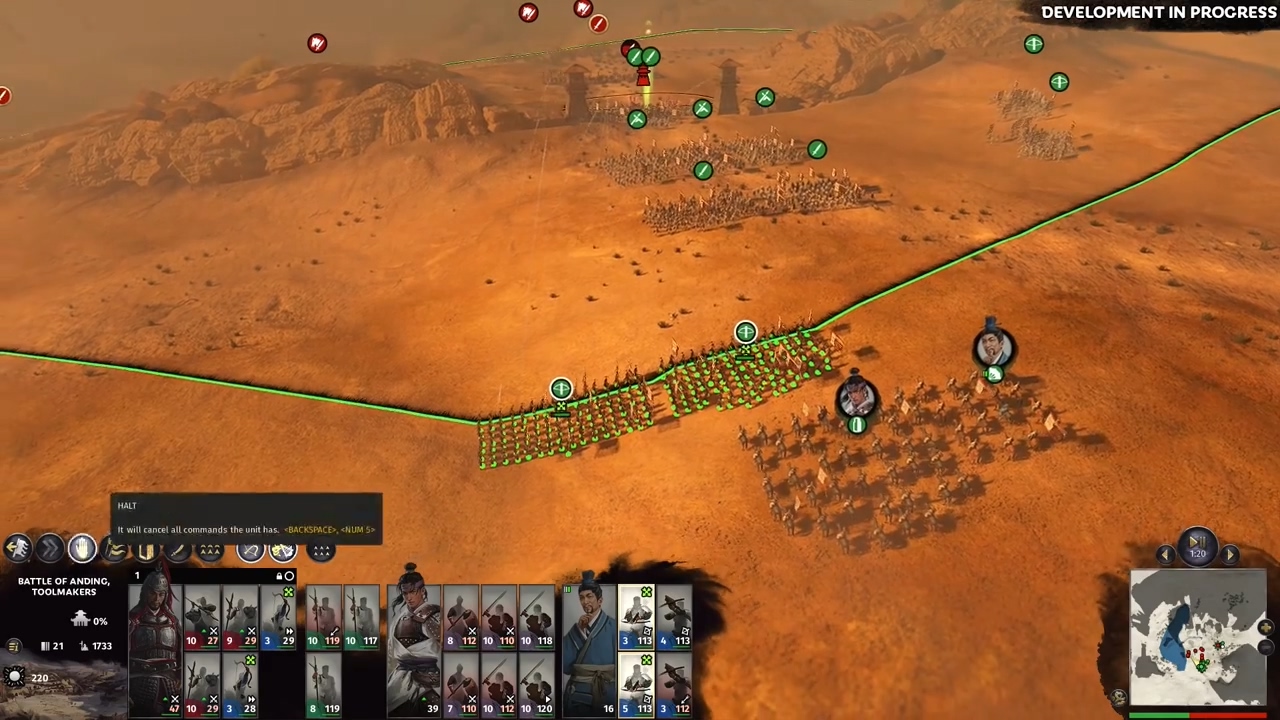Decrease game speed with left arrow
Screen dimensions: 1280x720
[1165, 555]
